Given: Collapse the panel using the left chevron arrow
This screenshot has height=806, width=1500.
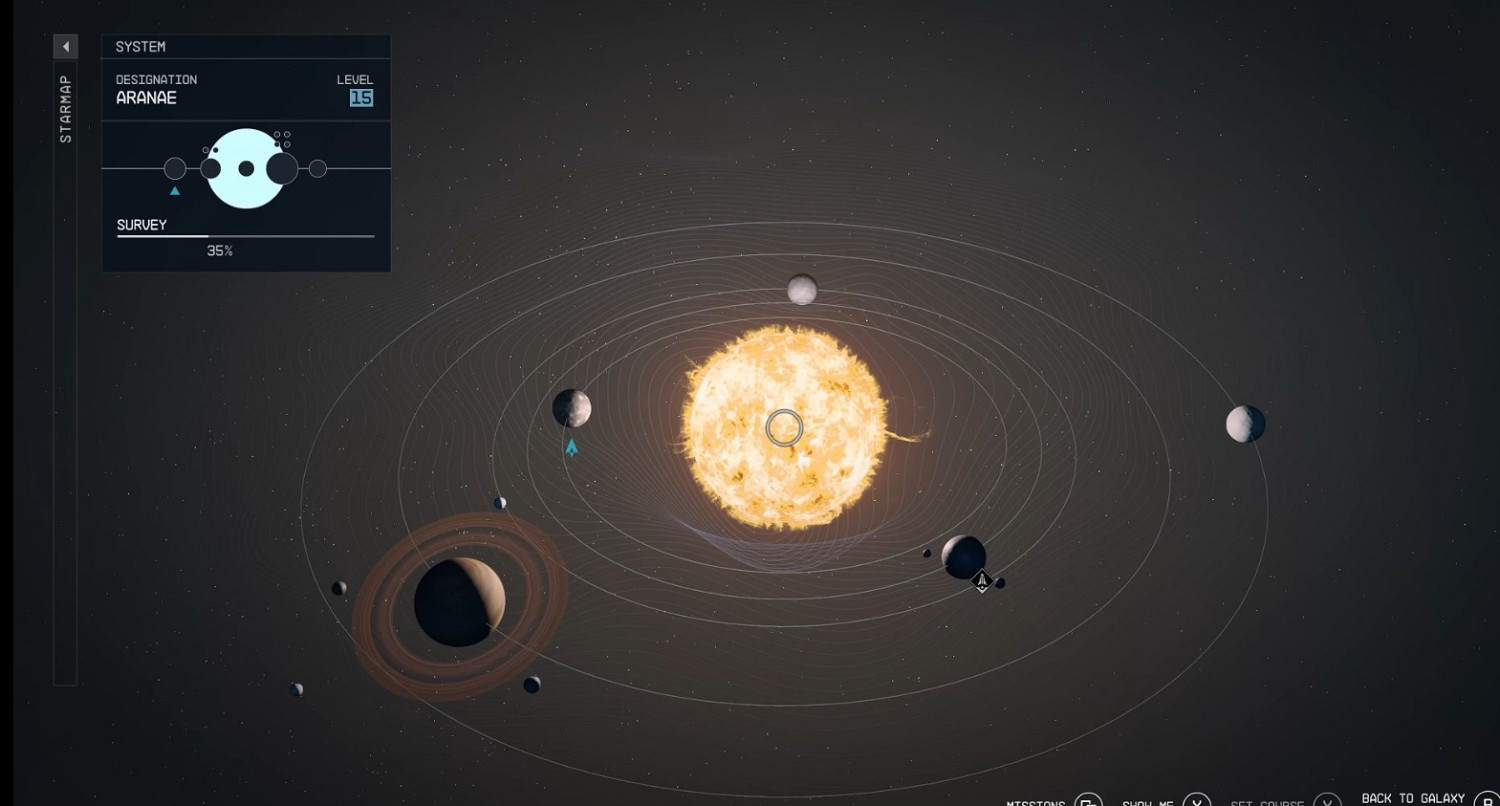Looking at the screenshot, I should pyautogui.click(x=66, y=46).
